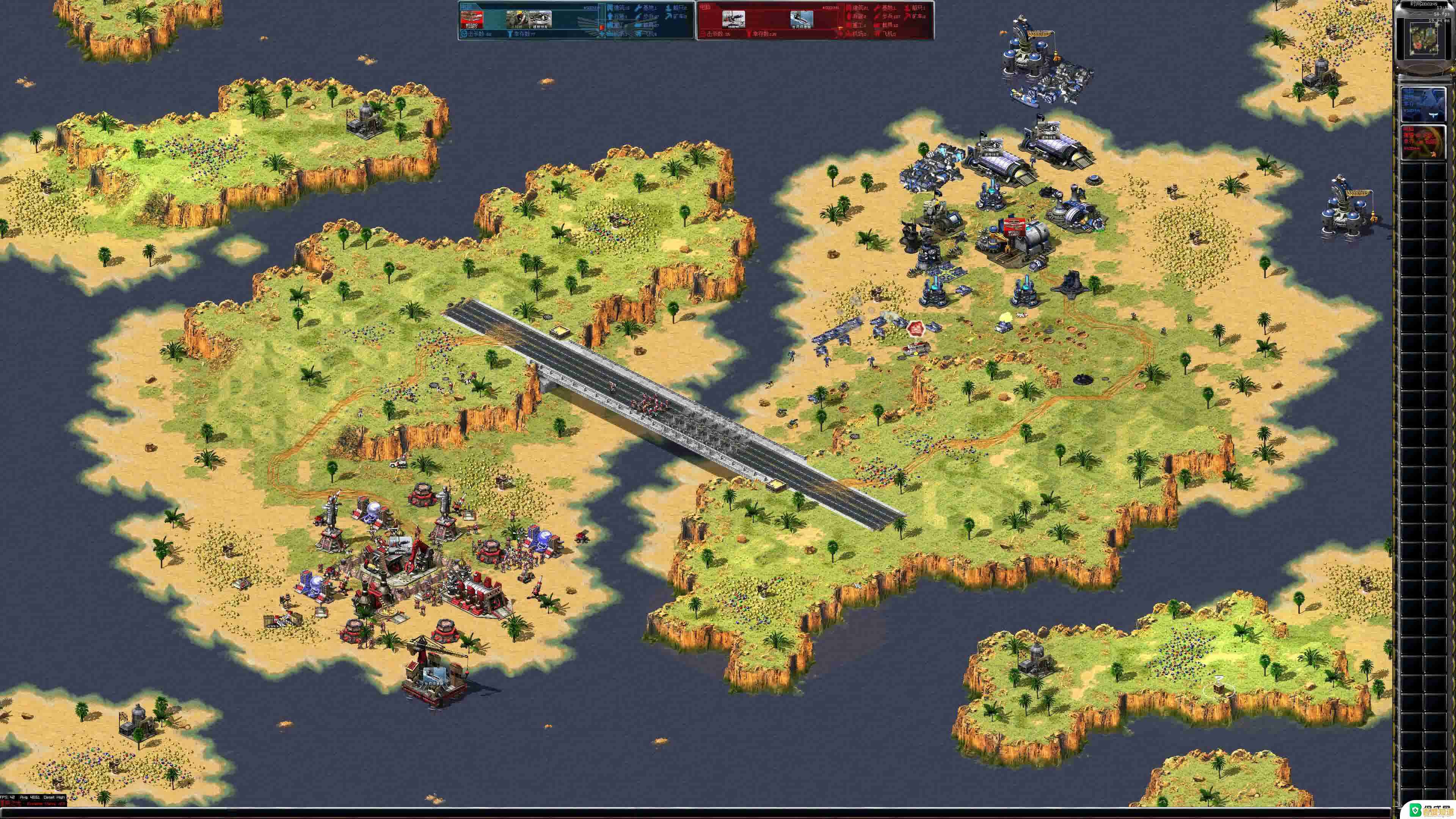Select the blue player panel in the sidebar
The image size is (1456, 819).
(x=1423, y=104)
